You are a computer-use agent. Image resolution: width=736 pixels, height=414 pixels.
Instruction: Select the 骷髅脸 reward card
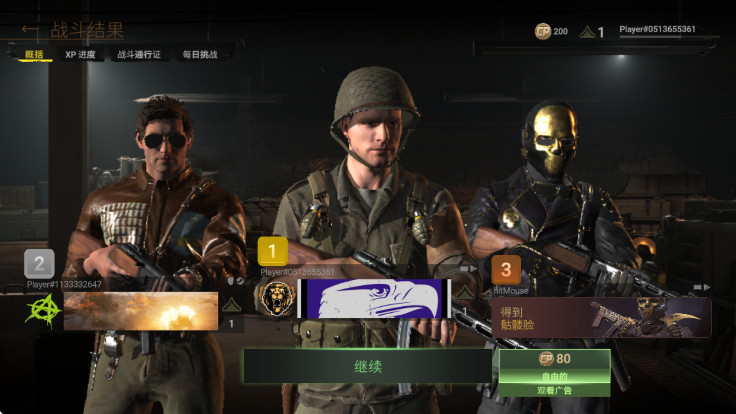(x=600, y=317)
